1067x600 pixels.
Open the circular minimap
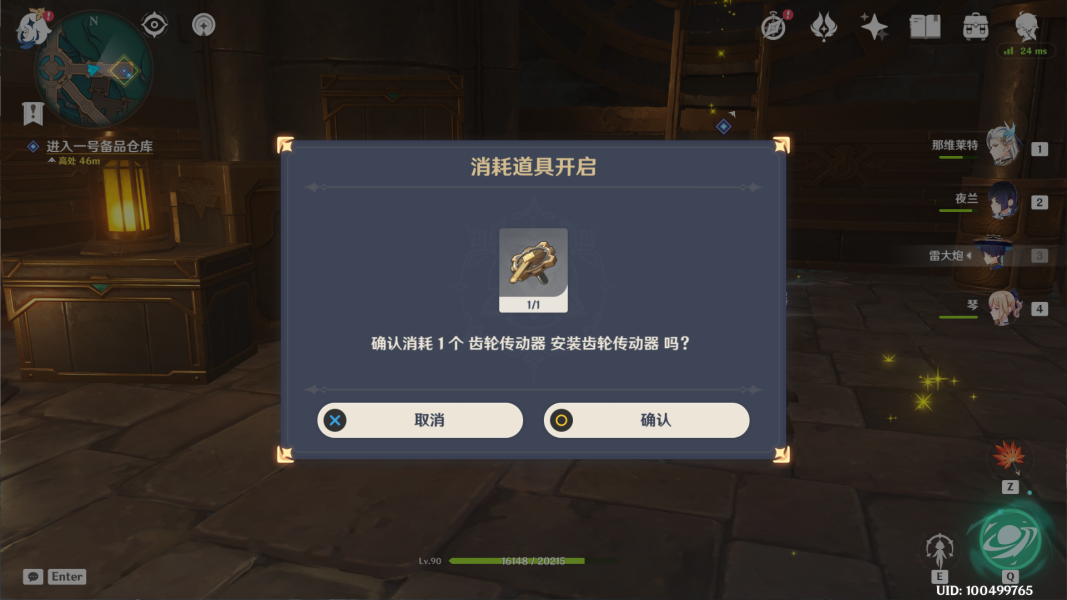tap(93, 69)
